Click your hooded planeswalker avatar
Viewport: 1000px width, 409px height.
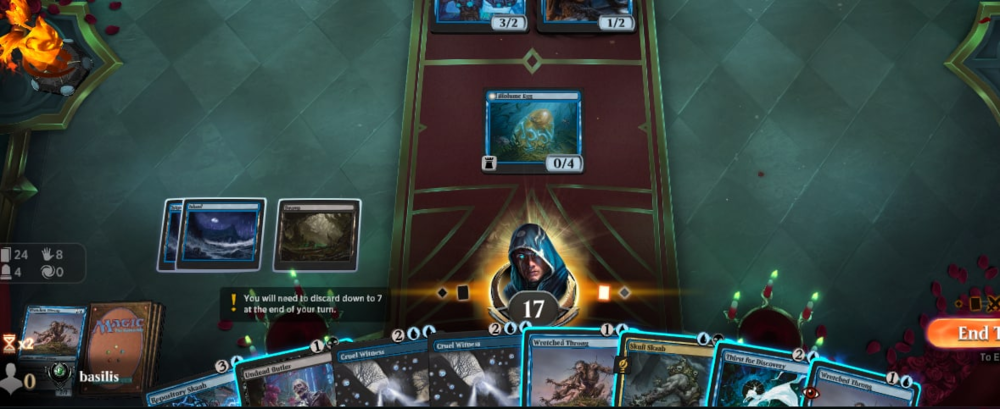click(x=532, y=262)
